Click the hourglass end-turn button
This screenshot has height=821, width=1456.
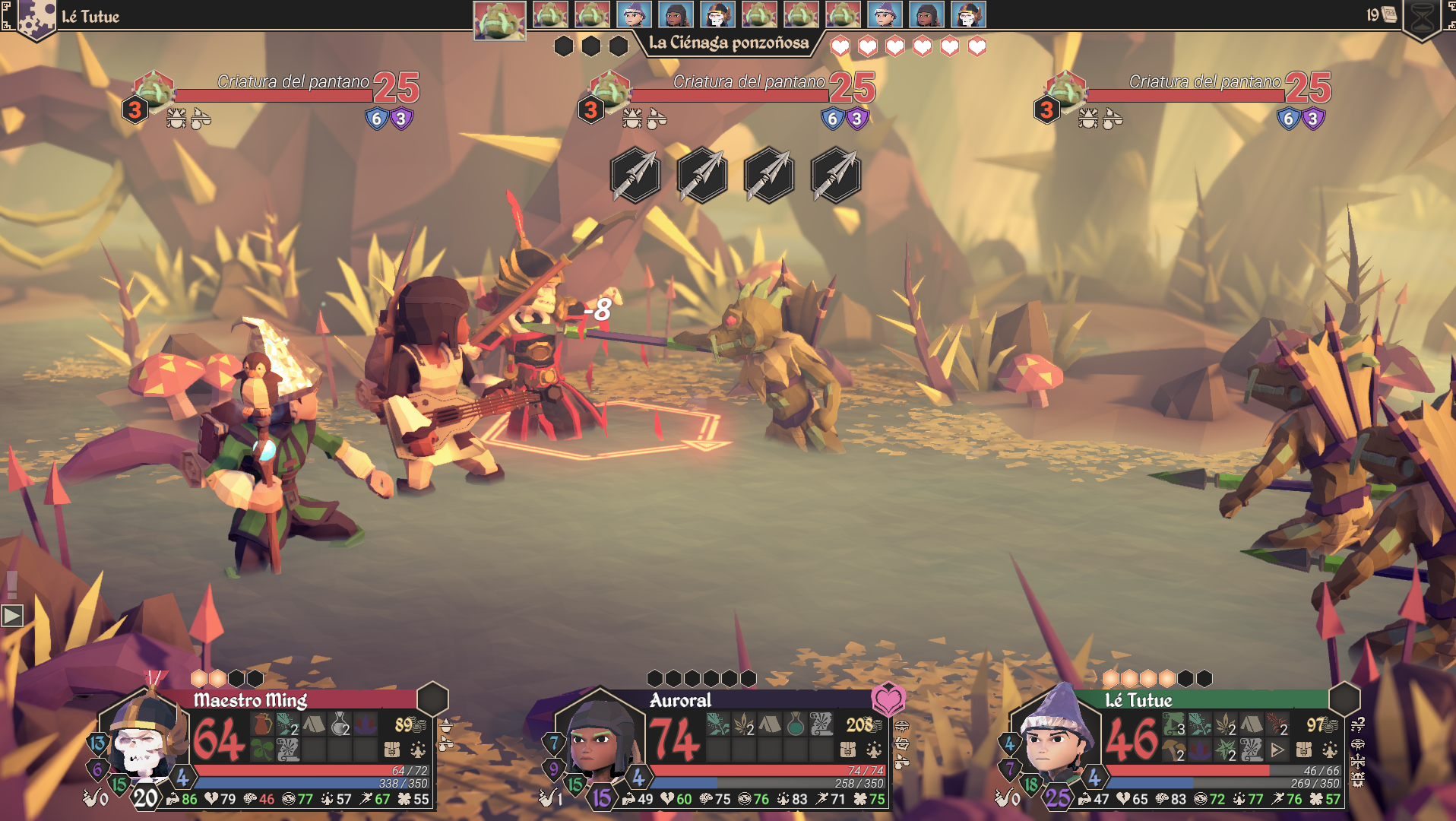pos(1423,18)
